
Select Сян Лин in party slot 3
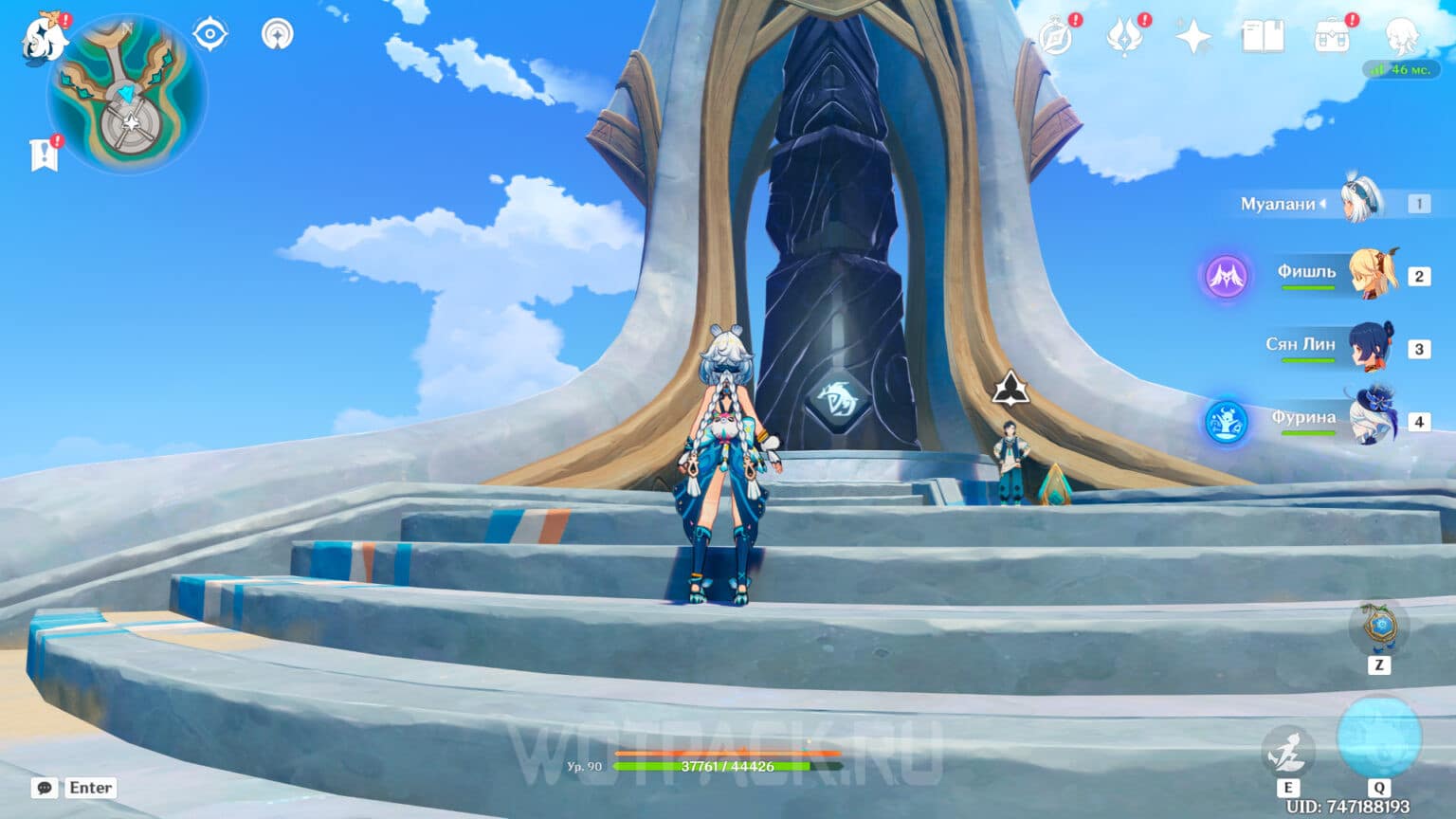pyautogui.click(x=1365, y=346)
